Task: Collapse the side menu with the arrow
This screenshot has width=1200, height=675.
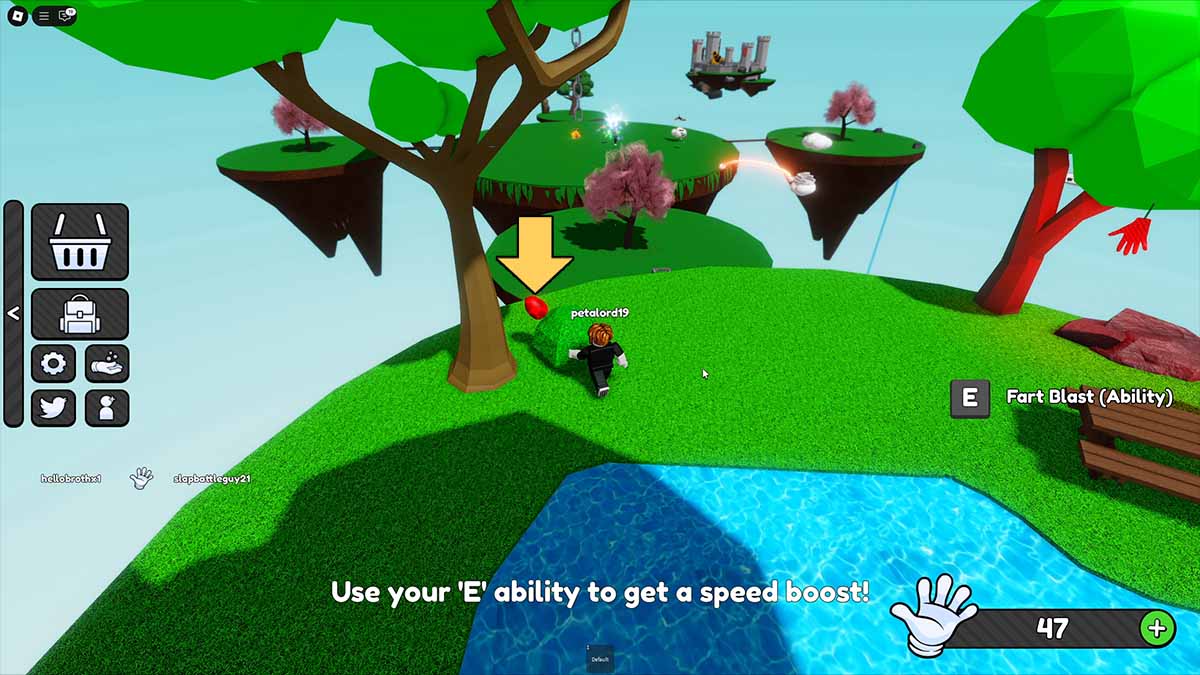Action: [x=13, y=313]
